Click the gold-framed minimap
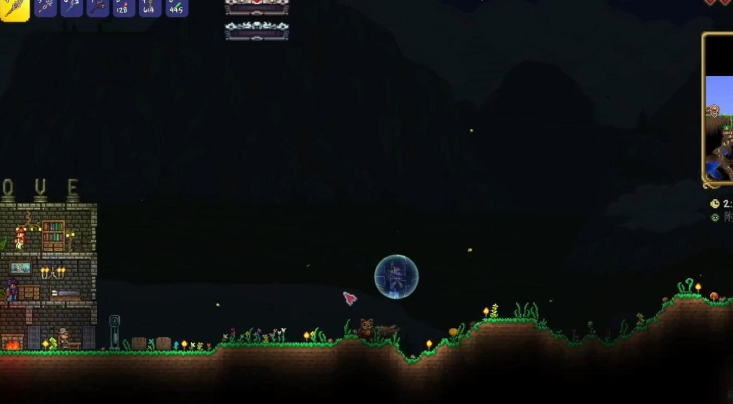This screenshot has height=404, width=733. point(719,108)
